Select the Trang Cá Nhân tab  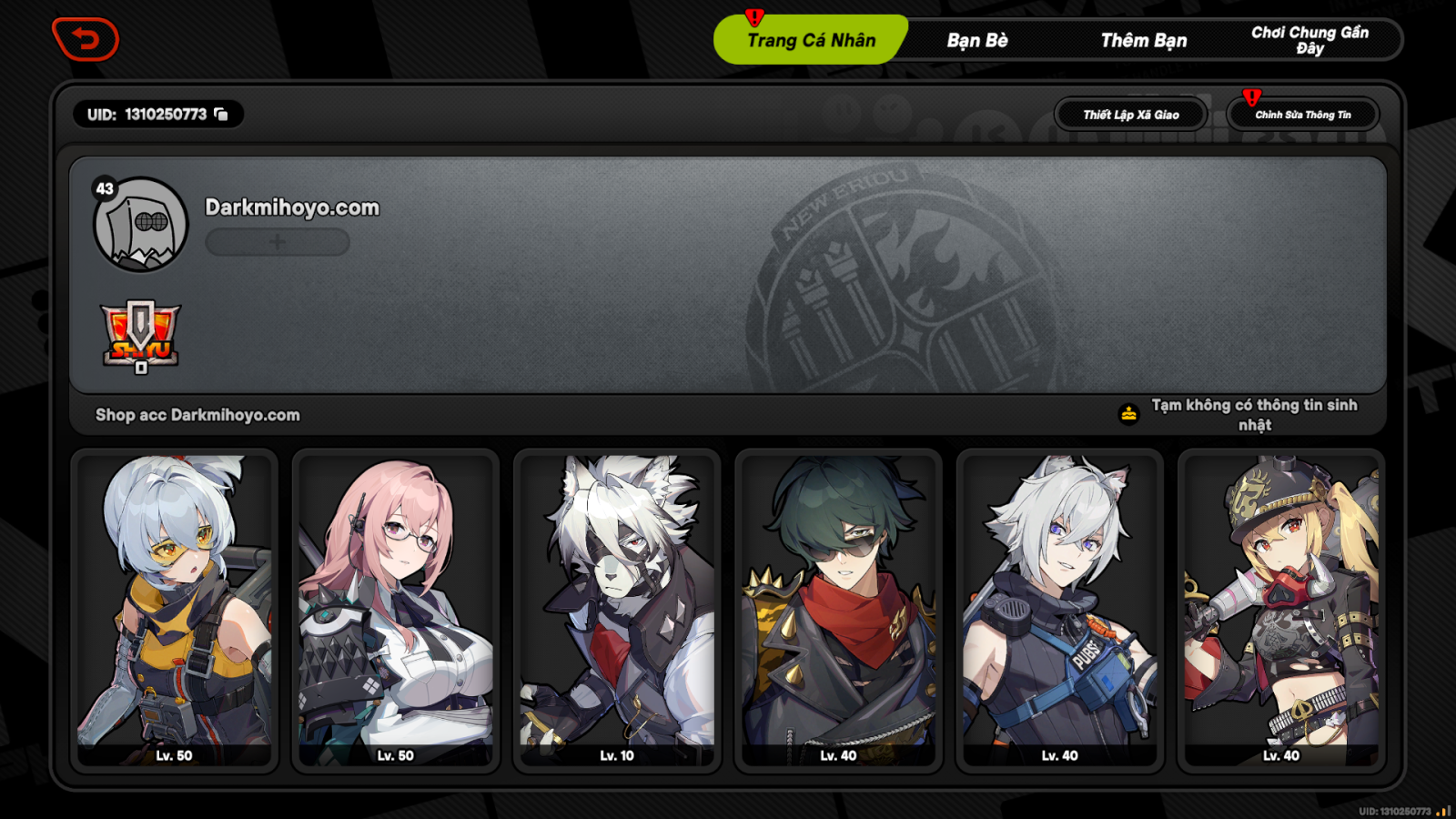[x=811, y=40]
